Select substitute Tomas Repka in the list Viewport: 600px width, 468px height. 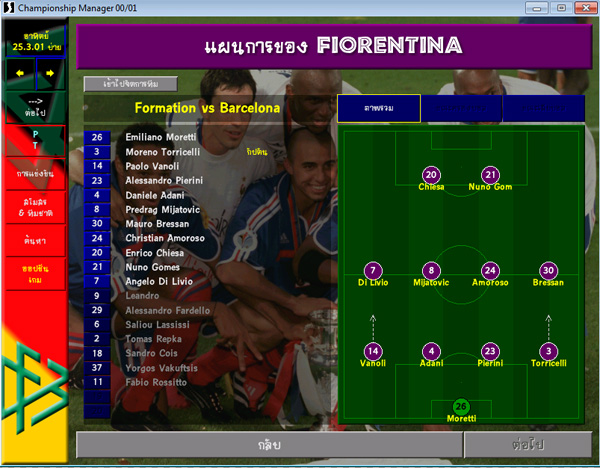[x=155, y=339]
